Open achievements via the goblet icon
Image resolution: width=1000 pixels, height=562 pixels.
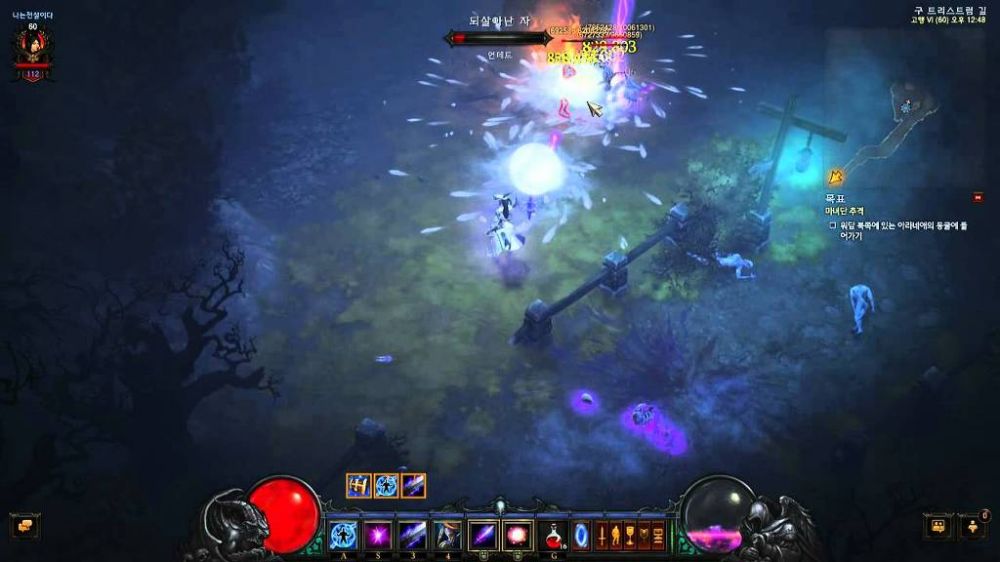pos(630,535)
